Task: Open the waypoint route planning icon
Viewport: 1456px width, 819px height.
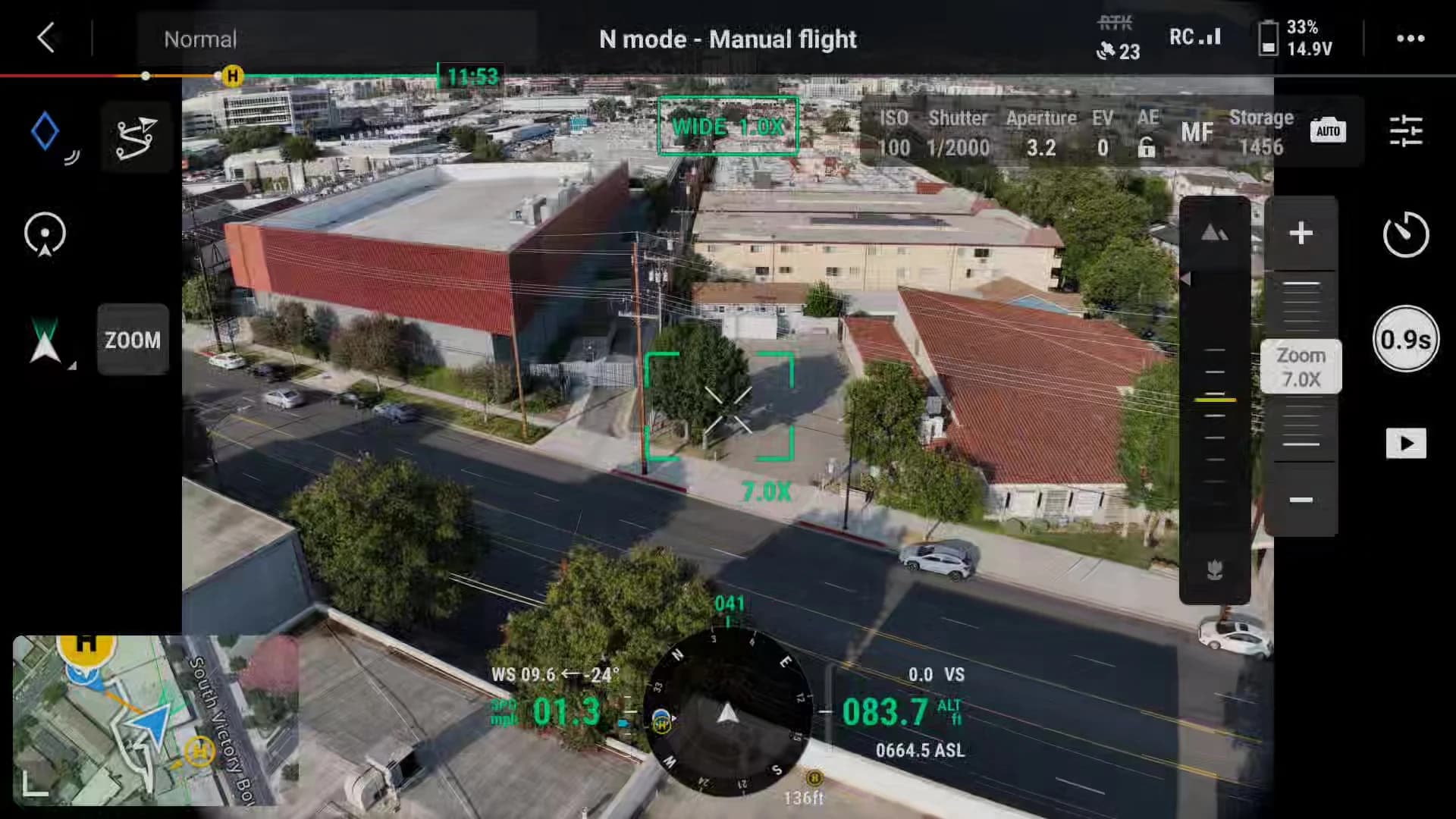Action: click(136, 138)
